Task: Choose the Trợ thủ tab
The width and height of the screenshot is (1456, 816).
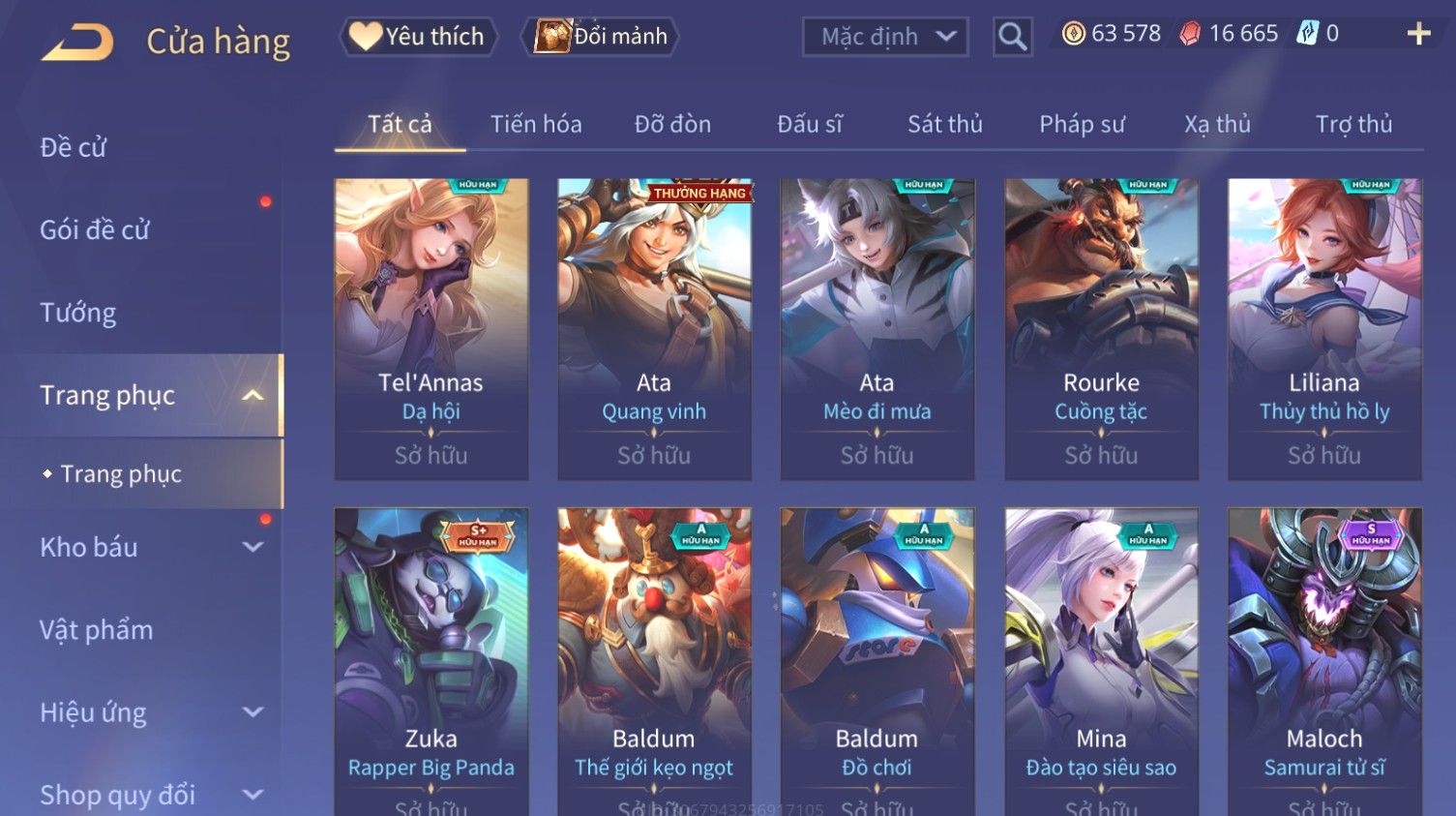Action: click(1353, 124)
